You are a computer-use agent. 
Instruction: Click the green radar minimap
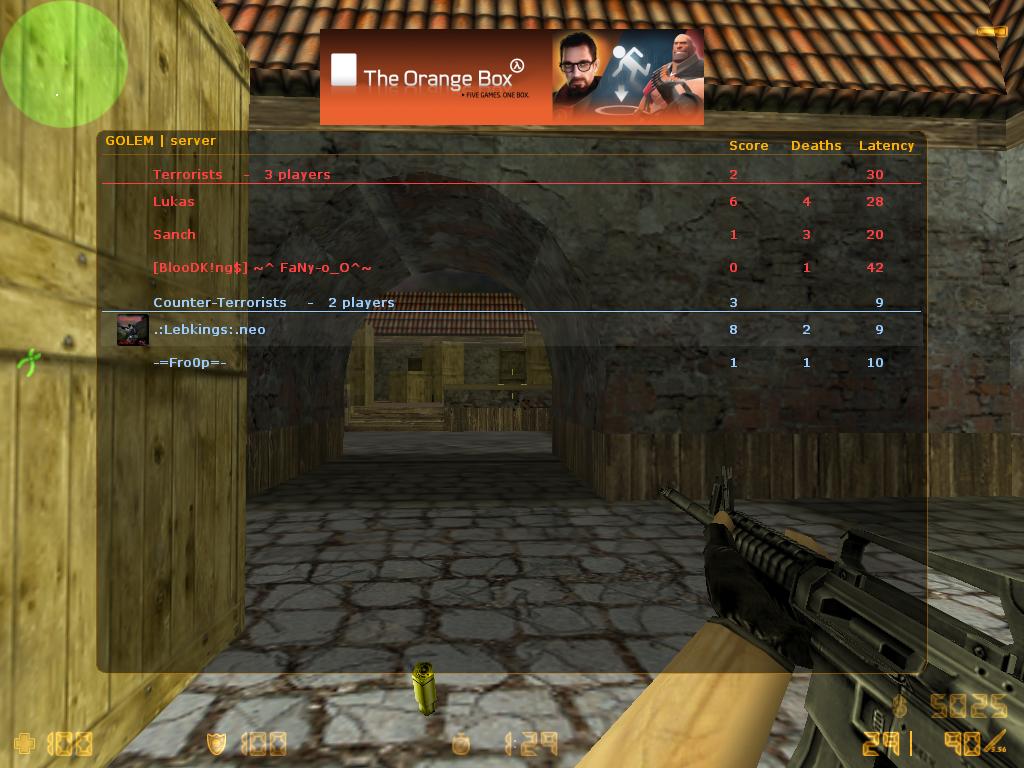(x=63, y=64)
